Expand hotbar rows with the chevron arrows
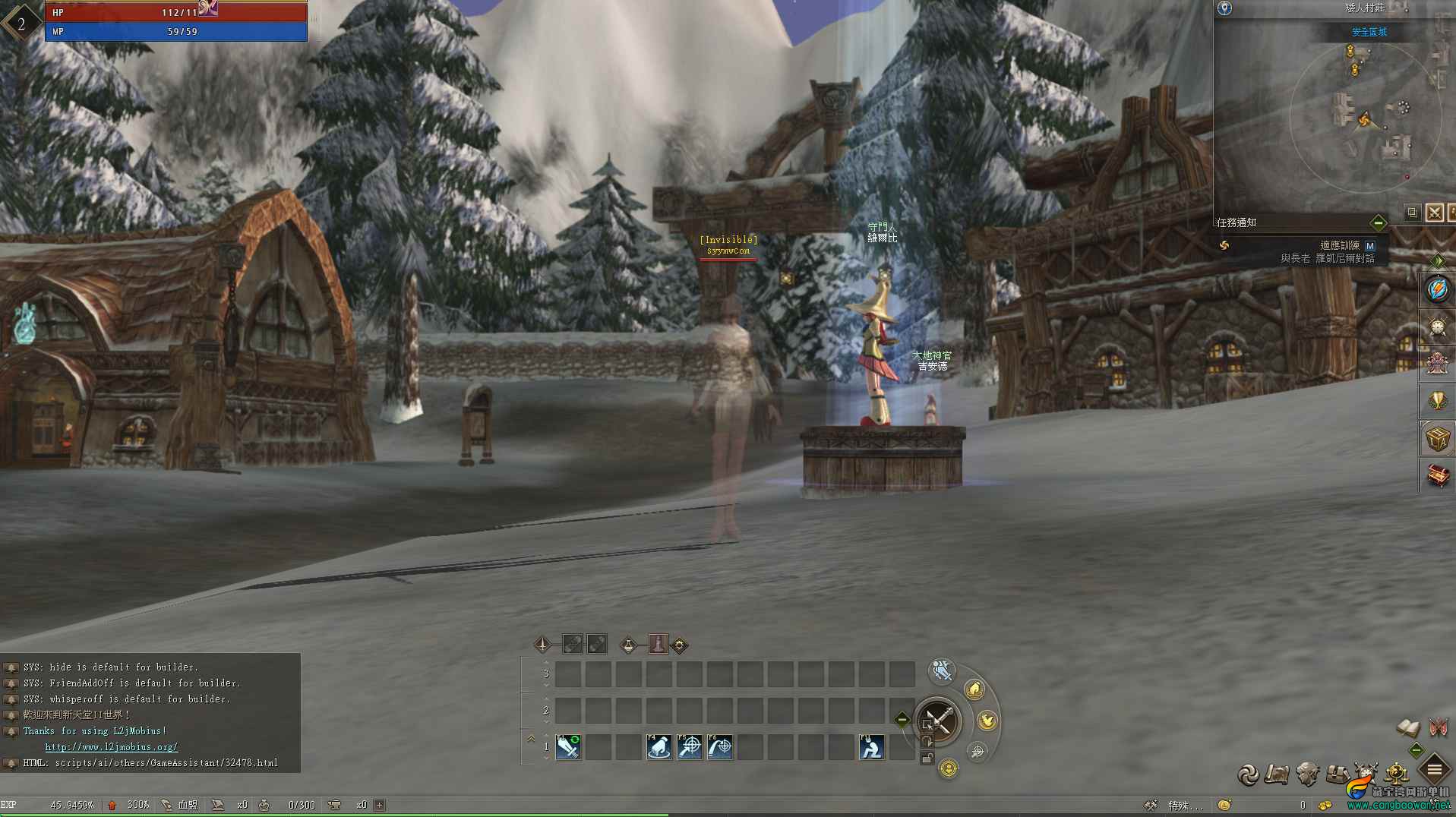 coord(530,738)
